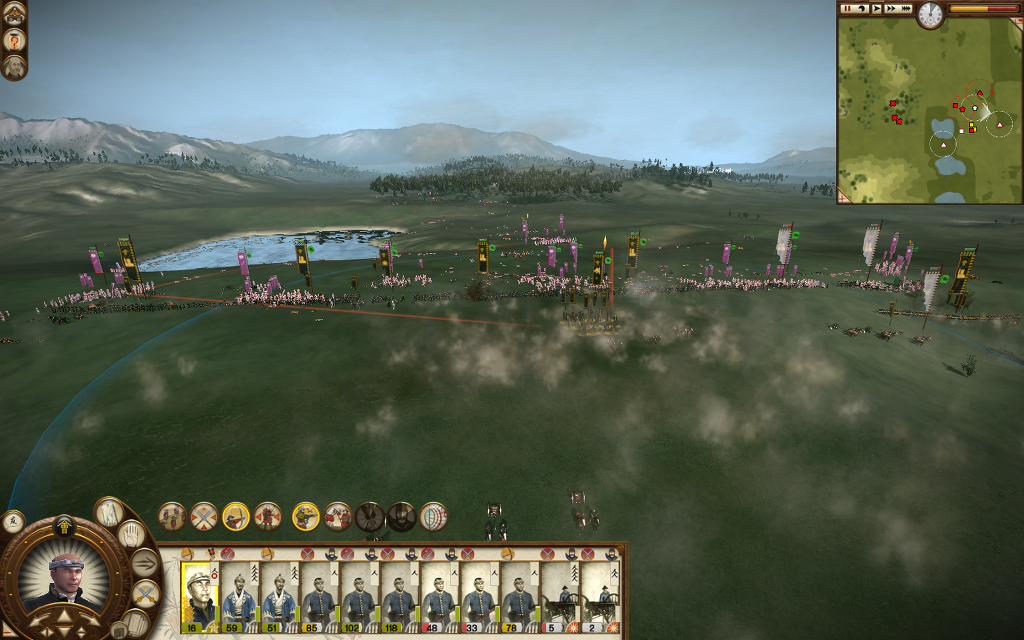Select the general's unit card
This screenshot has width=1024, height=640.
pos(199,595)
